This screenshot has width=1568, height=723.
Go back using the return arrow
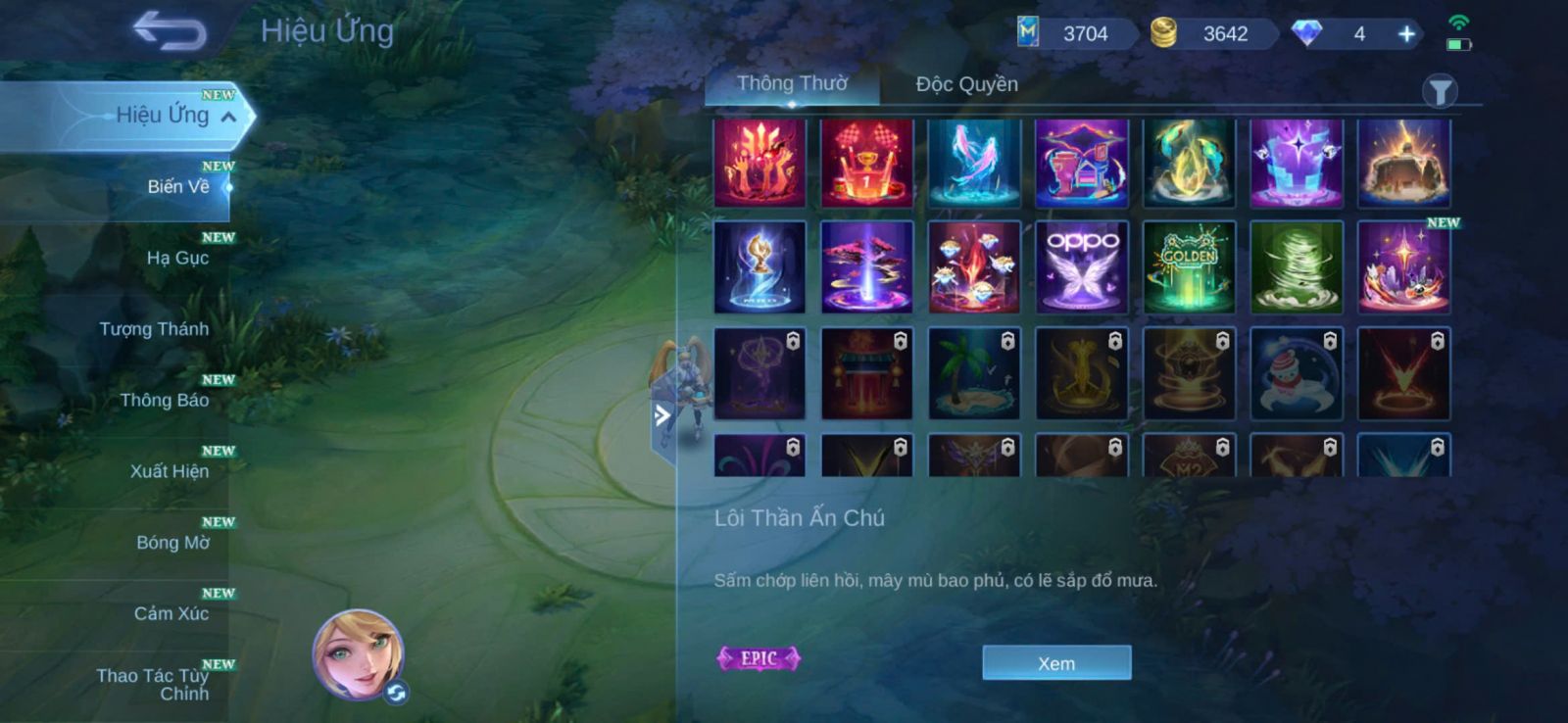click(170, 31)
